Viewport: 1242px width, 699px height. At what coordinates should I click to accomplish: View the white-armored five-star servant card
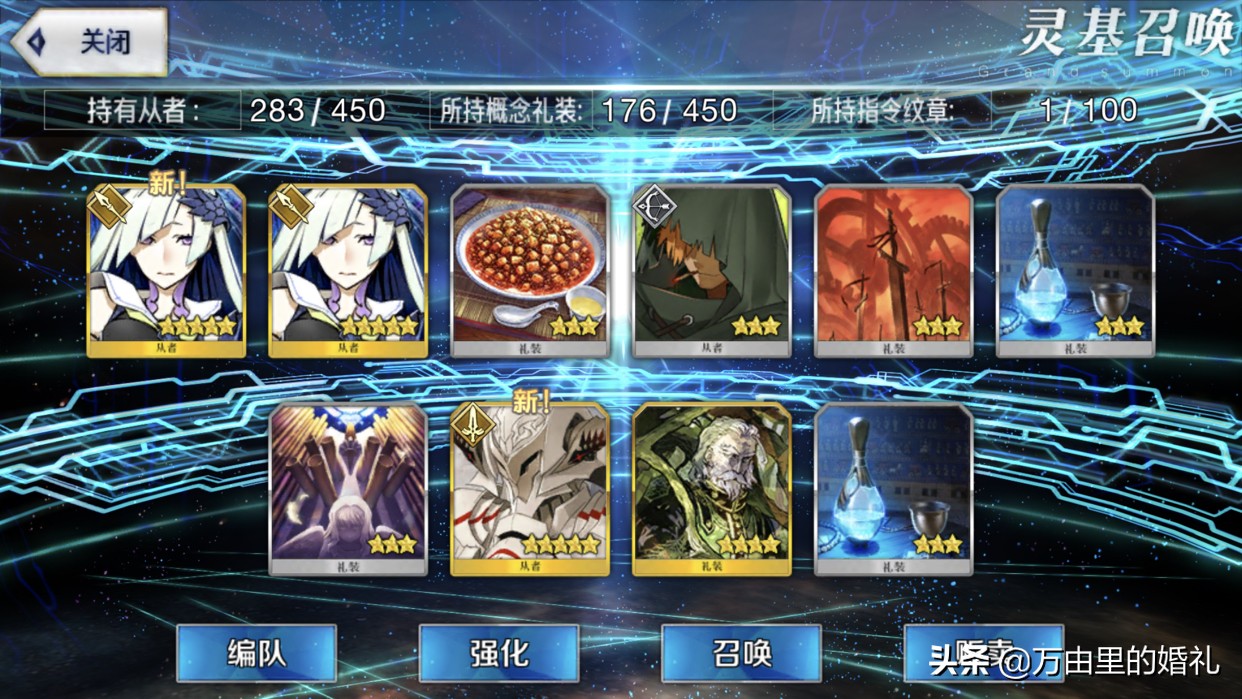tap(530, 488)
